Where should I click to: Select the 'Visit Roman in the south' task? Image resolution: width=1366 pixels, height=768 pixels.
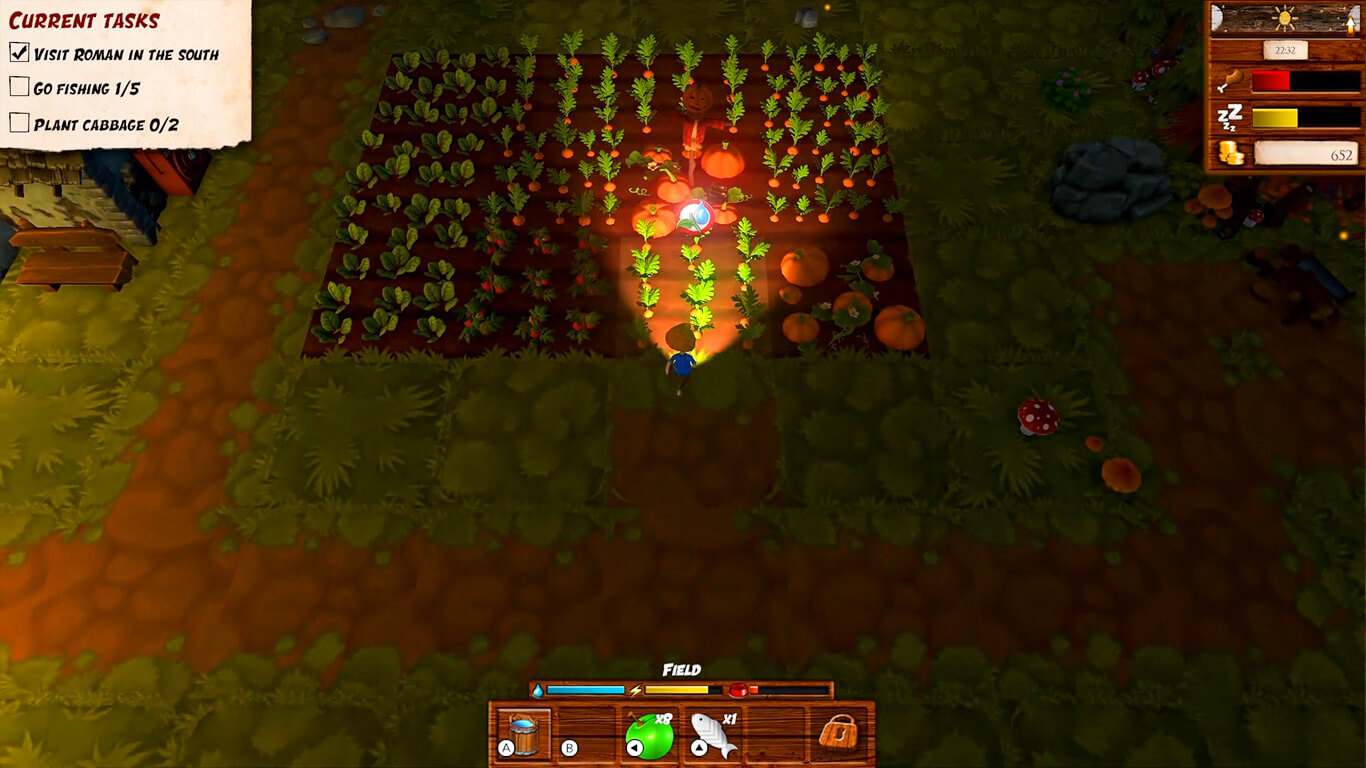(x=125, y=54)
